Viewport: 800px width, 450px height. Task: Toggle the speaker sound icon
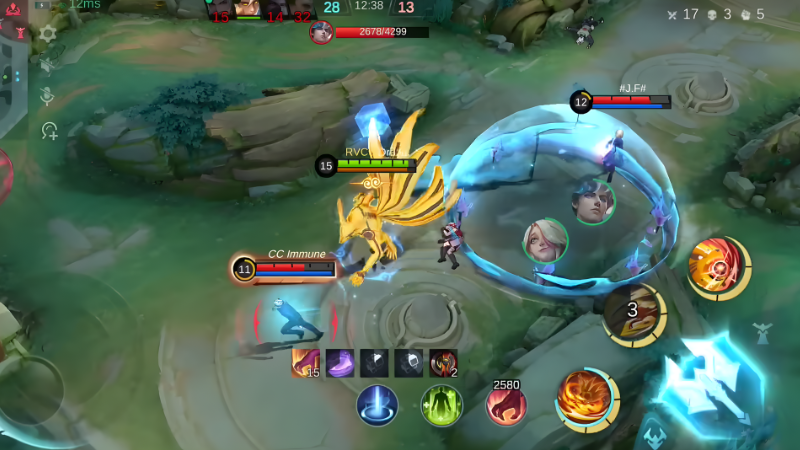pos(47,65)
